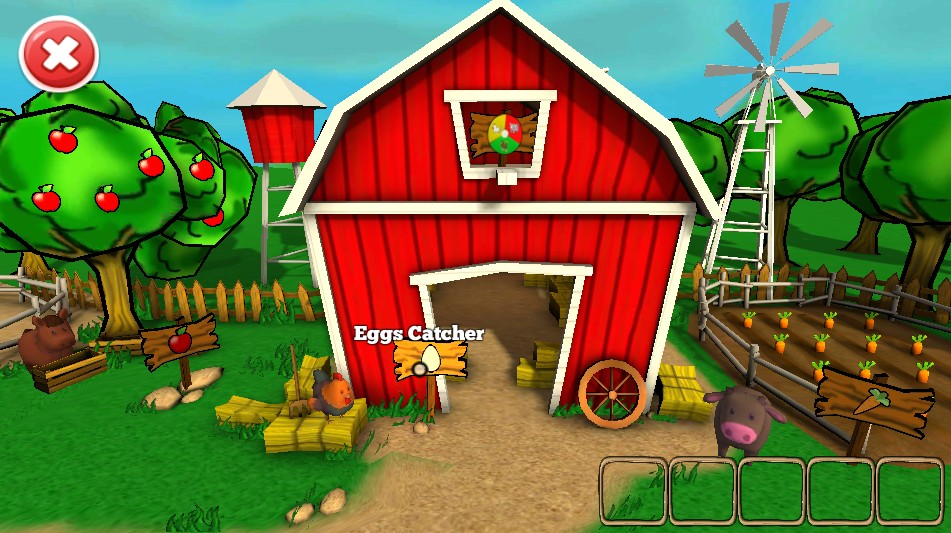Open the Eggs Catcher egg sign
The image size is (951, 533).
click(x=431, y=359)
